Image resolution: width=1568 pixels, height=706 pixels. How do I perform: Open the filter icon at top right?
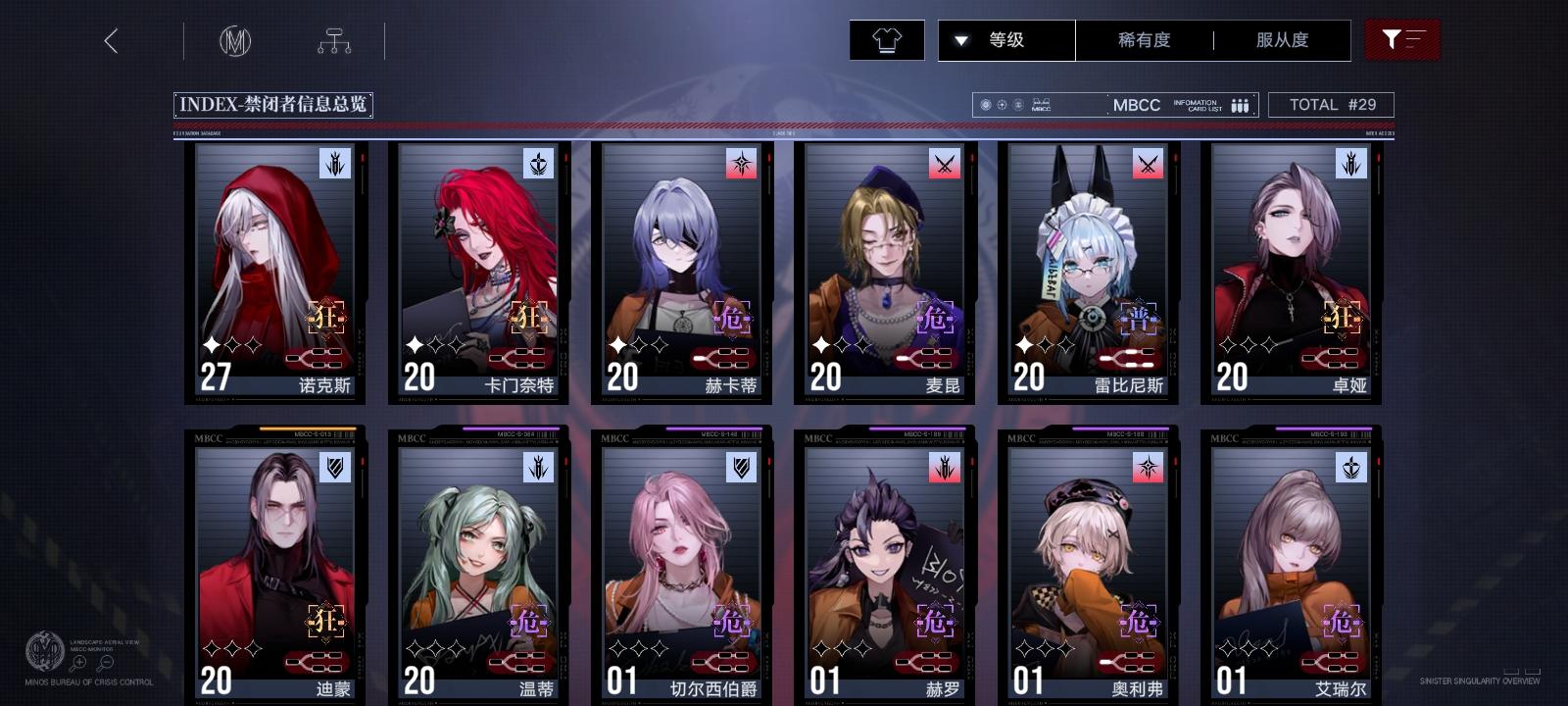coord(1403,40)
